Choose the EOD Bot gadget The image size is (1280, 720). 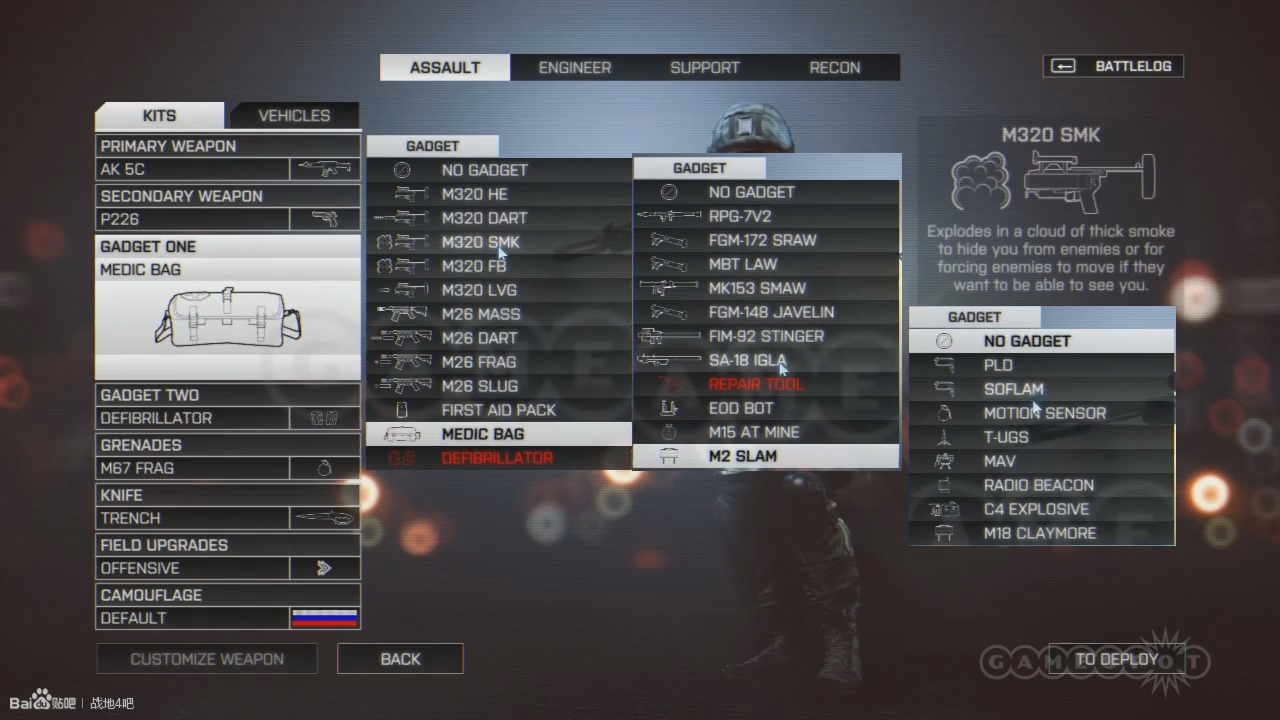740,408
